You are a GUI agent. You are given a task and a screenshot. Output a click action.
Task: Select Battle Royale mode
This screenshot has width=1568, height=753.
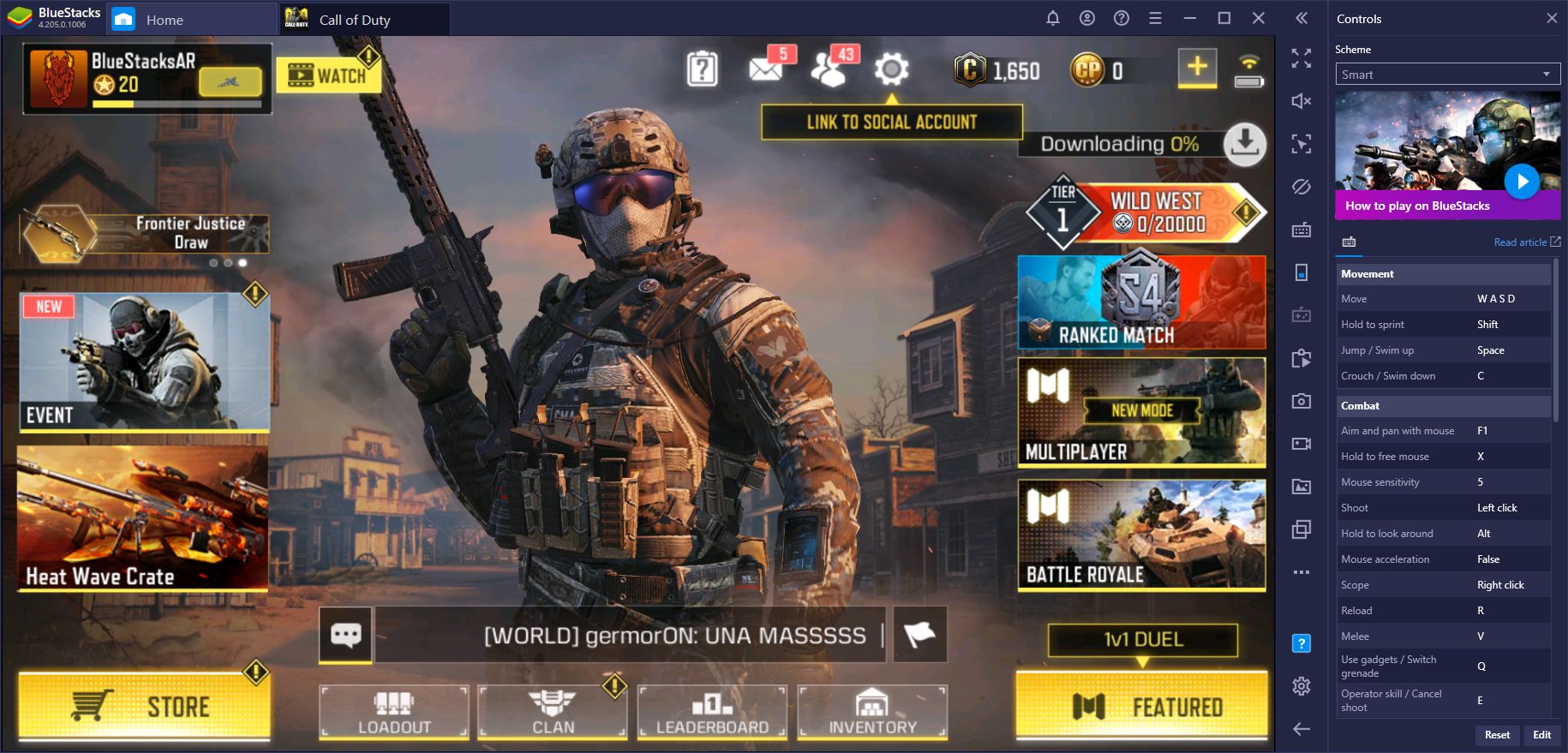click(x=1141, y=535)
